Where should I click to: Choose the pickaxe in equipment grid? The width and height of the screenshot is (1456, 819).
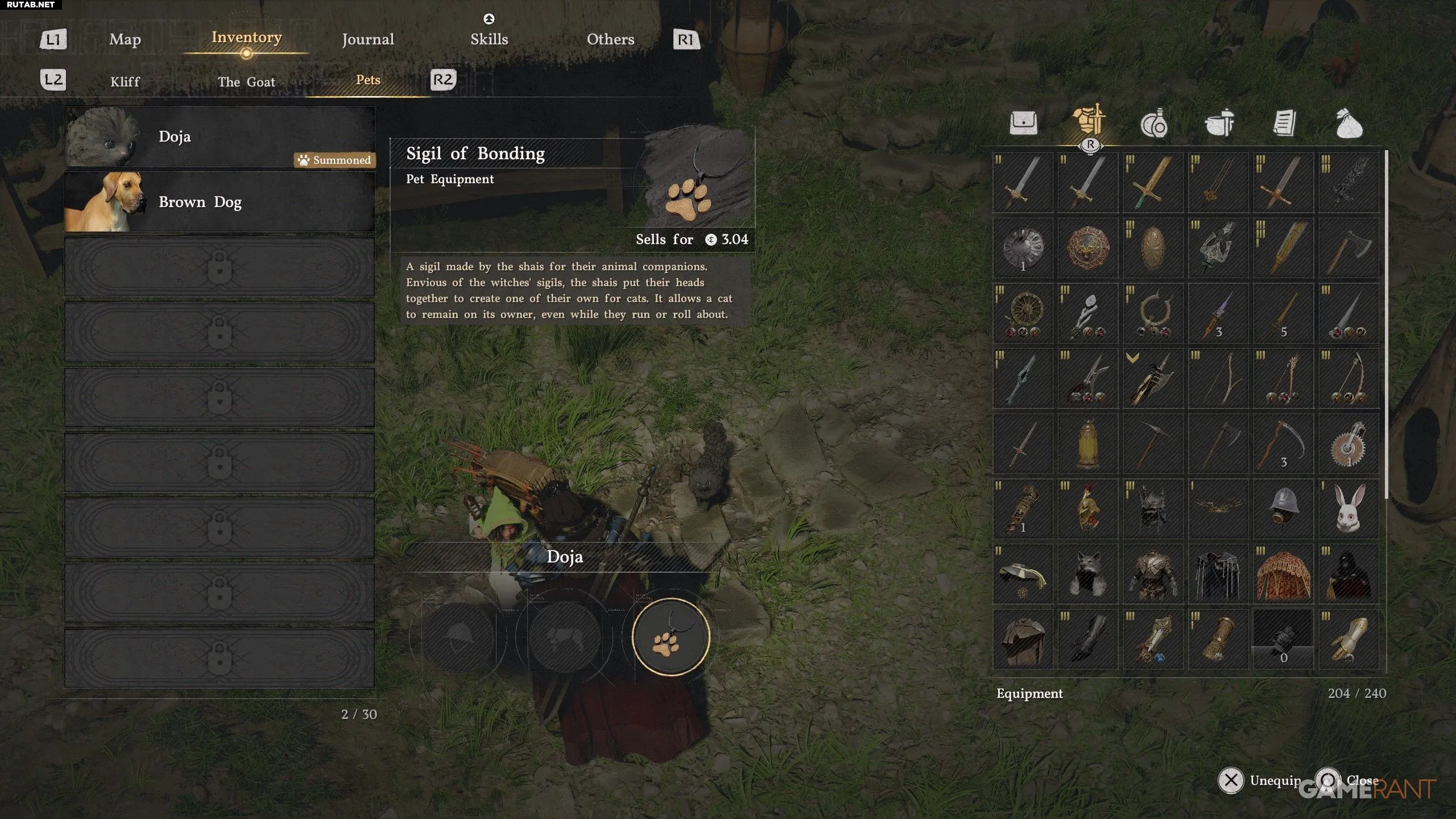point(1153,444)
